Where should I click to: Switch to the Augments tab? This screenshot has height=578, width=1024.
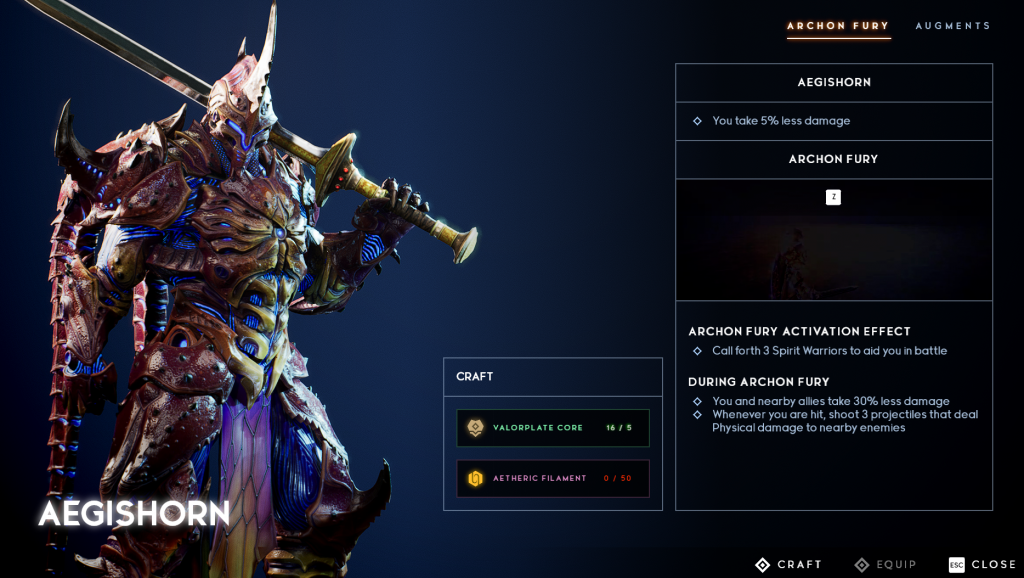pyautogui.click(x=952, y=26)
